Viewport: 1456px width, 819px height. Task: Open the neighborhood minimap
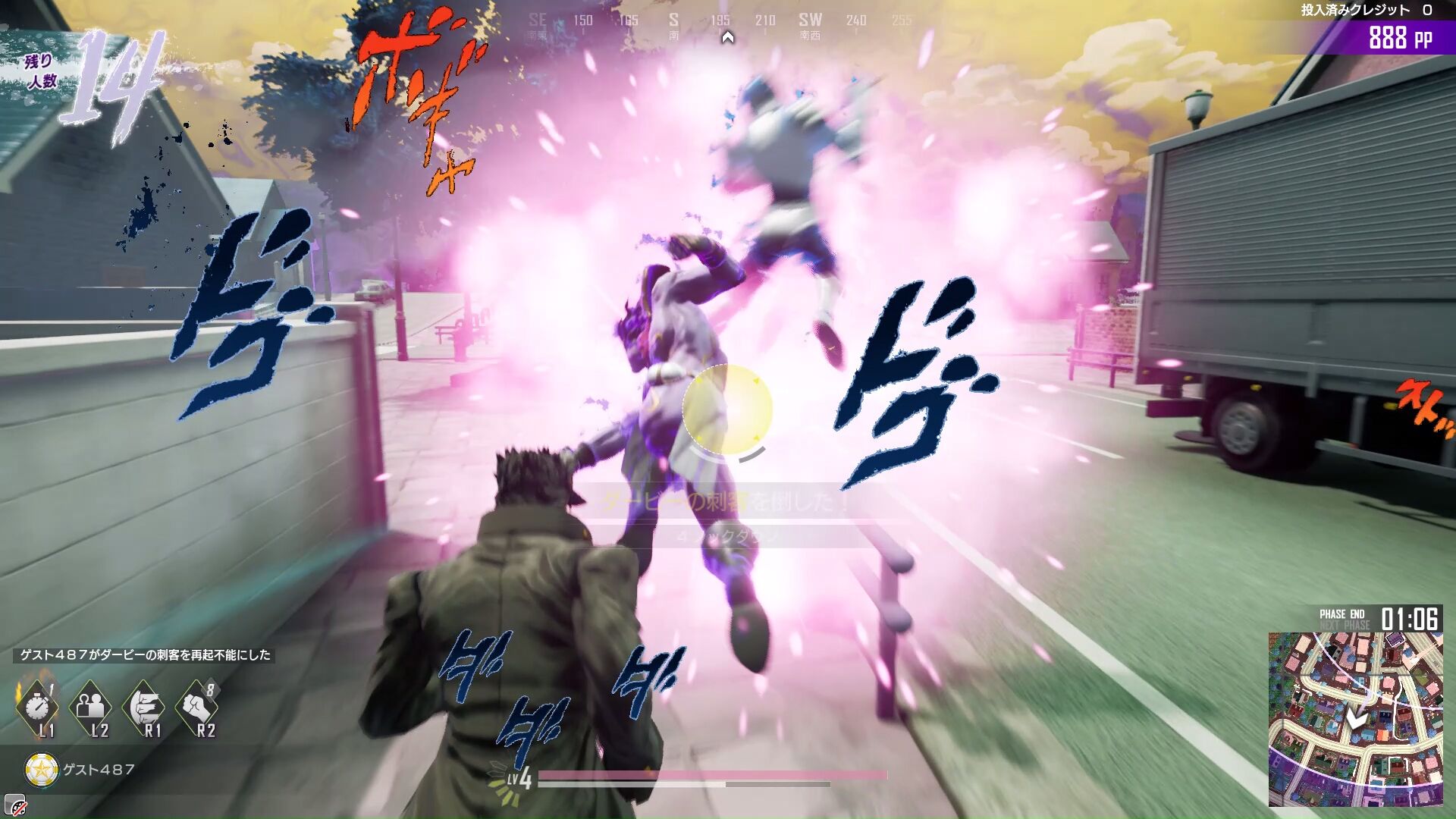pos(1355,718)
